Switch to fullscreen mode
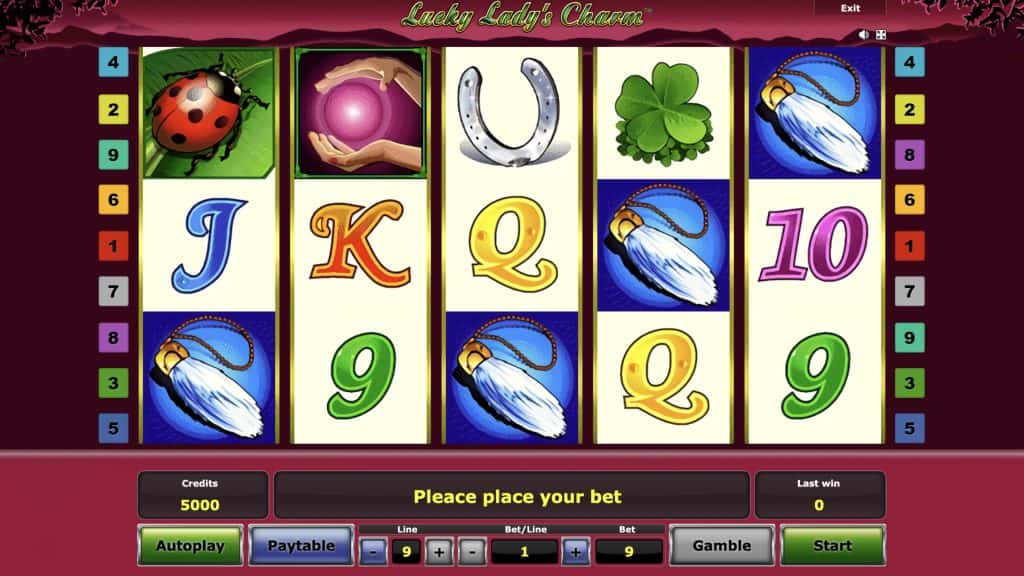Viewport: 1024px width, 576px height. pyautogui.click(x=881, y=35)
